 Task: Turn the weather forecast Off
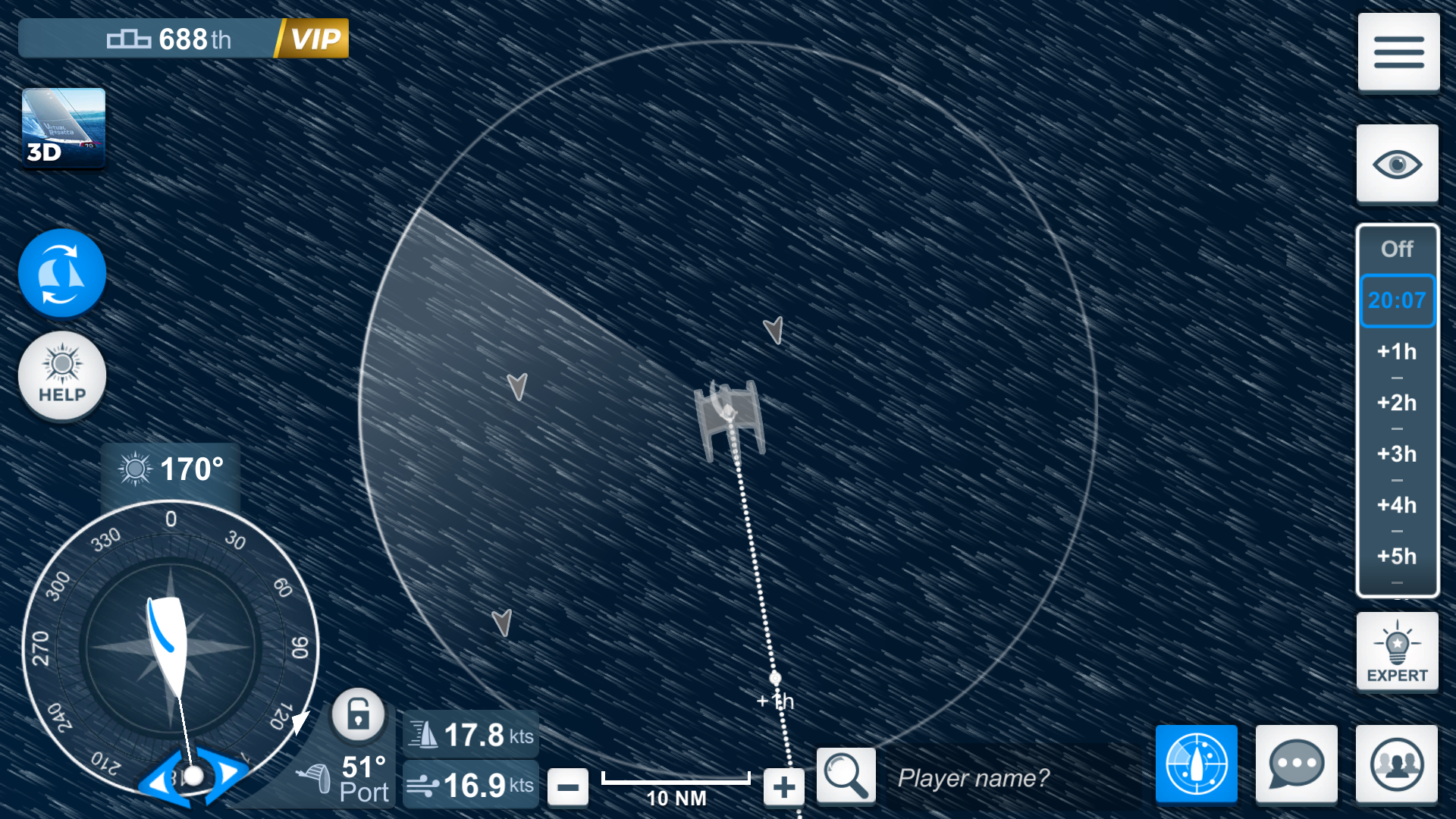pyautogui.click(x=1398, y=249)
